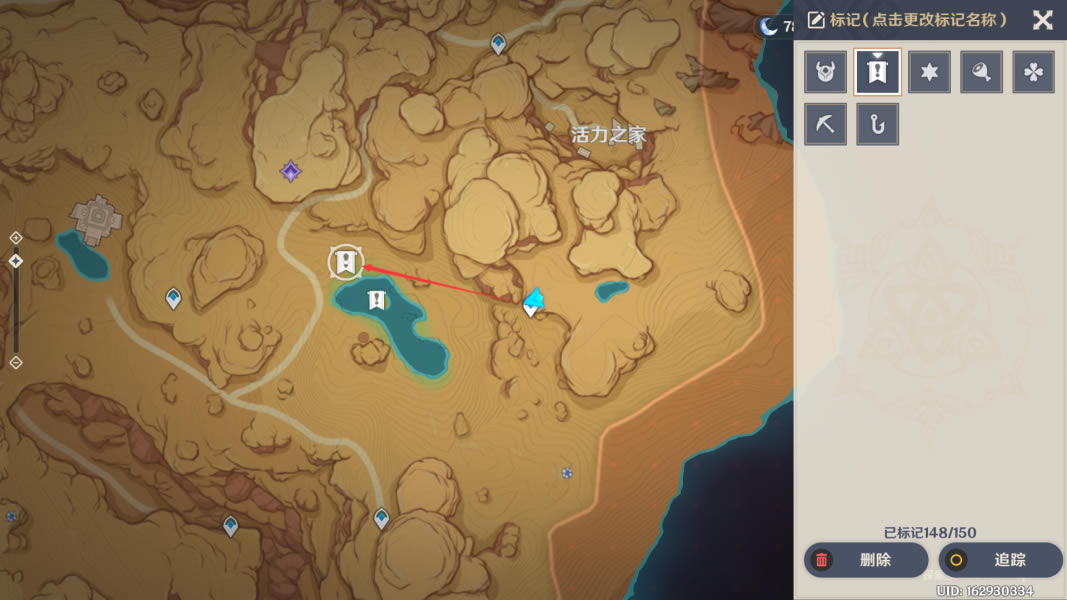Delete the marker with 删除 button
1067x600 pixels.
pyautogui.click(x=865, y=560)
